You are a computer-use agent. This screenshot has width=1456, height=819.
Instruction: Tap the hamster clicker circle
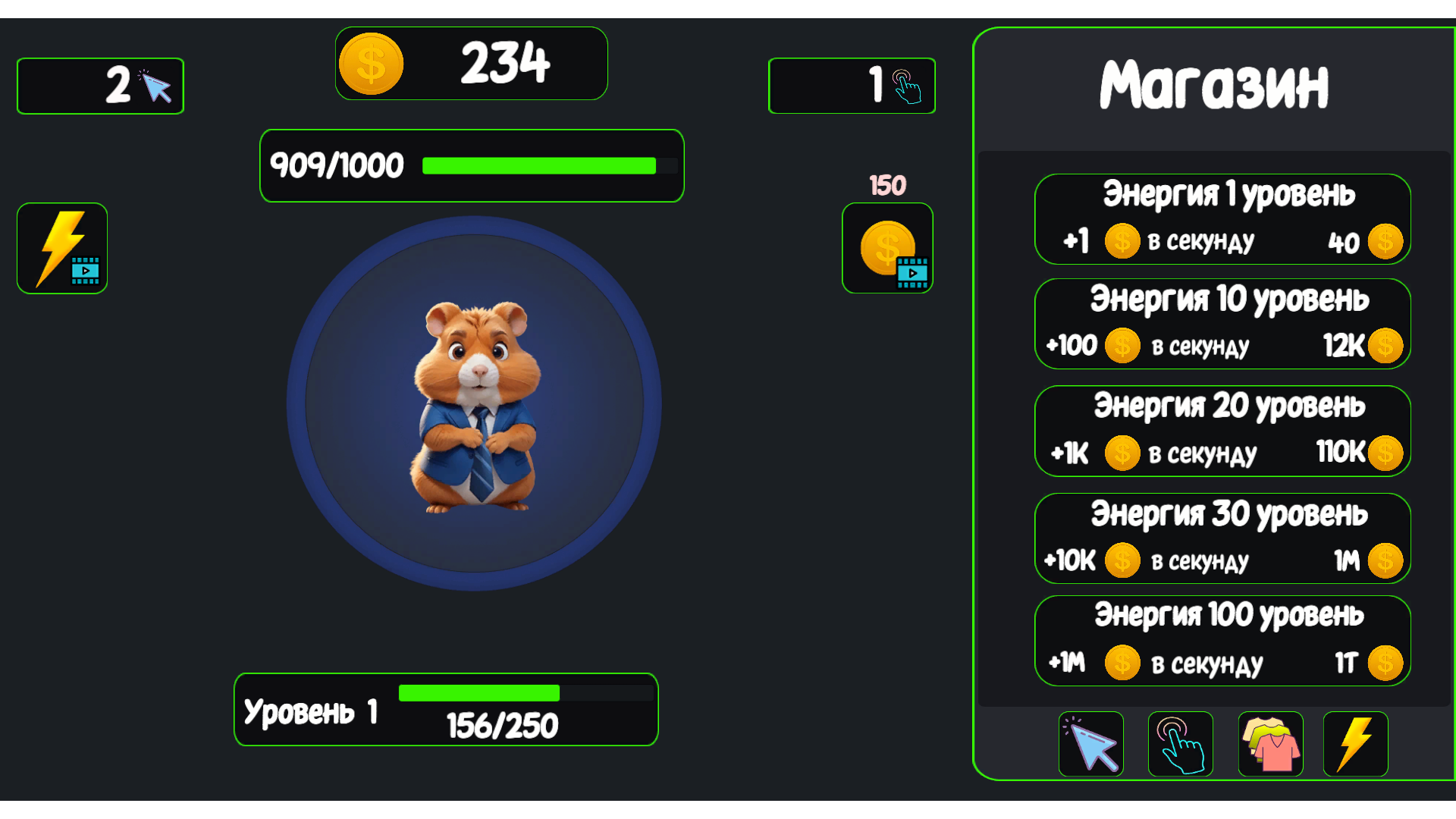click(x=474, y=403)
